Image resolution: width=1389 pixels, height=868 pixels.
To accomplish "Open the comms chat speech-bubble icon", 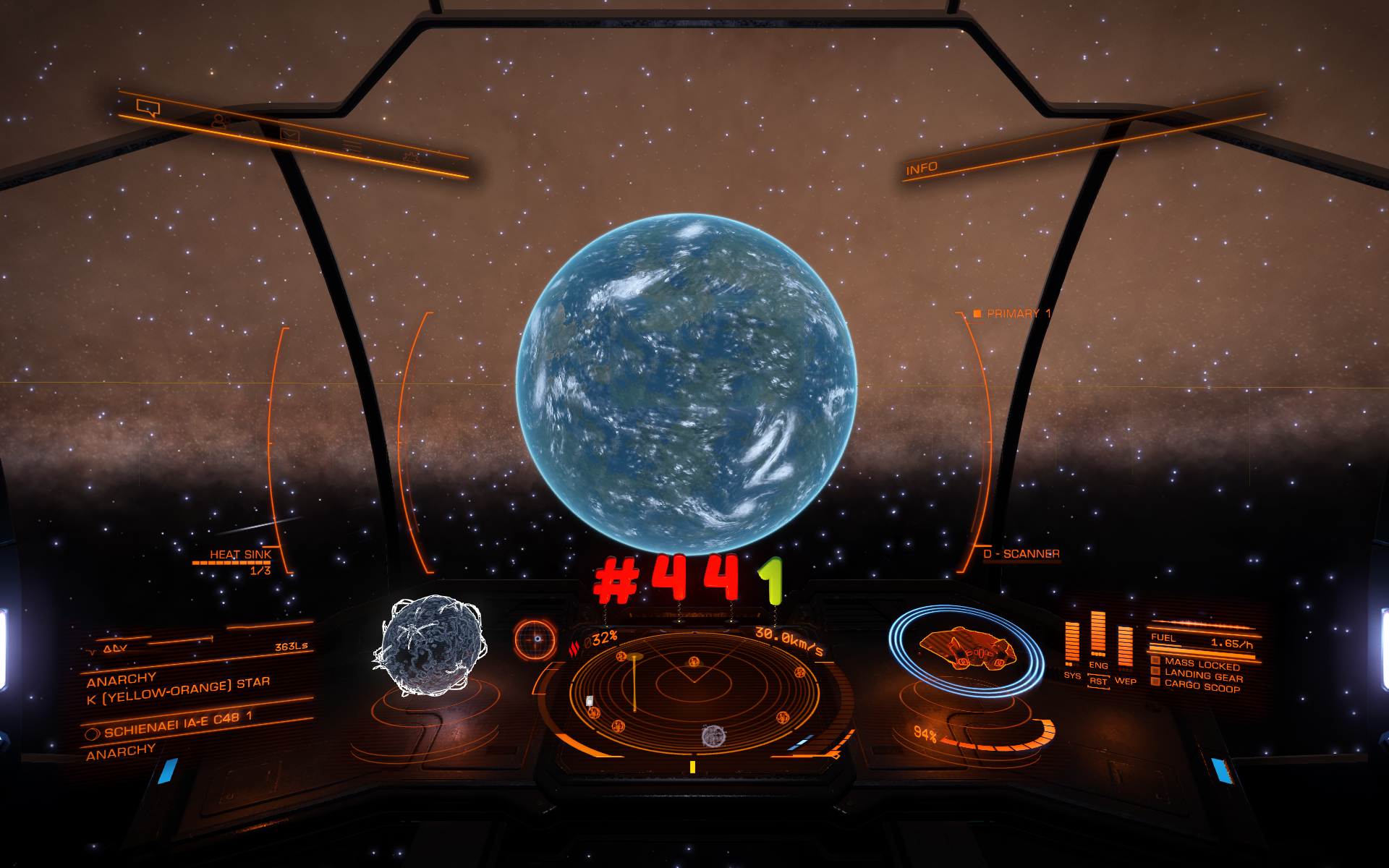I will click(148, 109).
